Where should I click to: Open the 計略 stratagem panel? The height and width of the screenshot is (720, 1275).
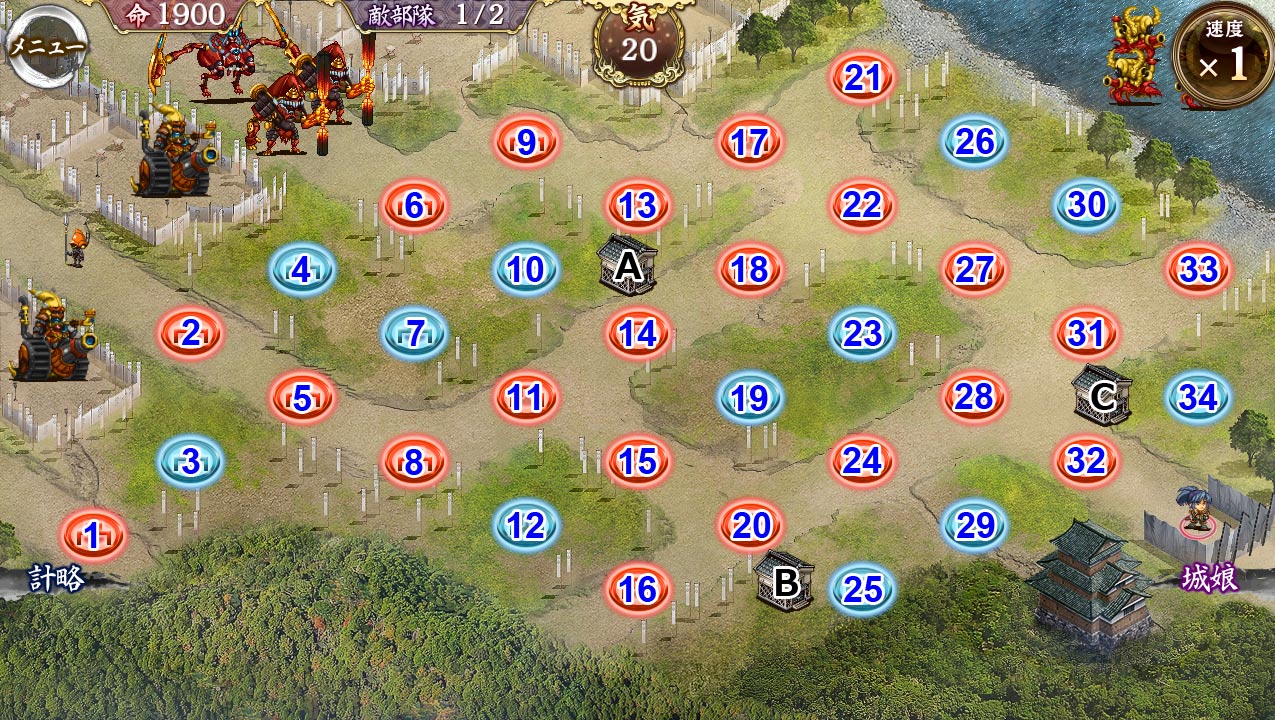tap(56, 579)
